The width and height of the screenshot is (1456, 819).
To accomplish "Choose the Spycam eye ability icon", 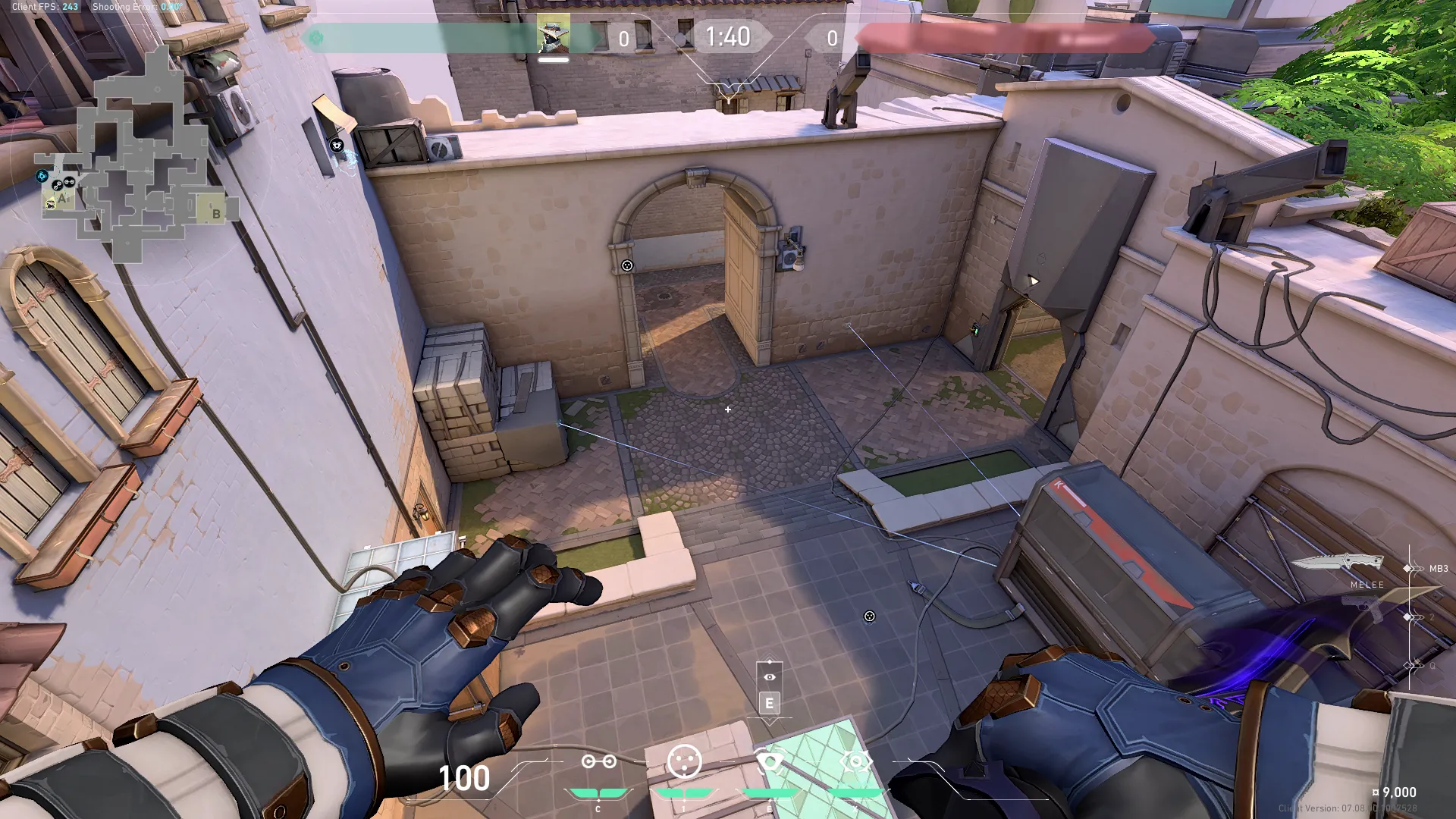I will pyautogui.click(x=770, y=761).
